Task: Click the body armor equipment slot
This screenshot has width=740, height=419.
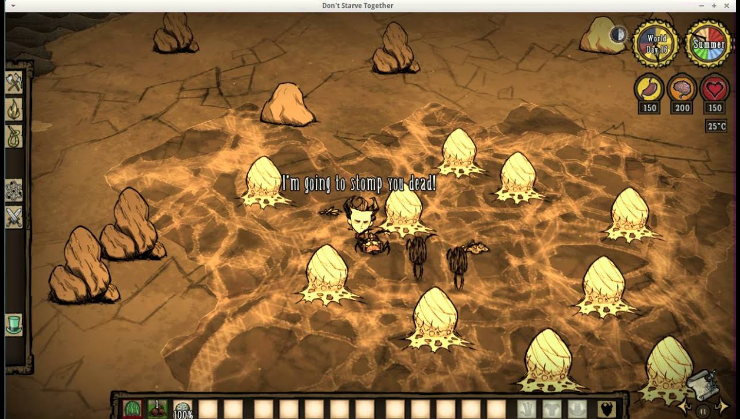Action: [550, 408]
